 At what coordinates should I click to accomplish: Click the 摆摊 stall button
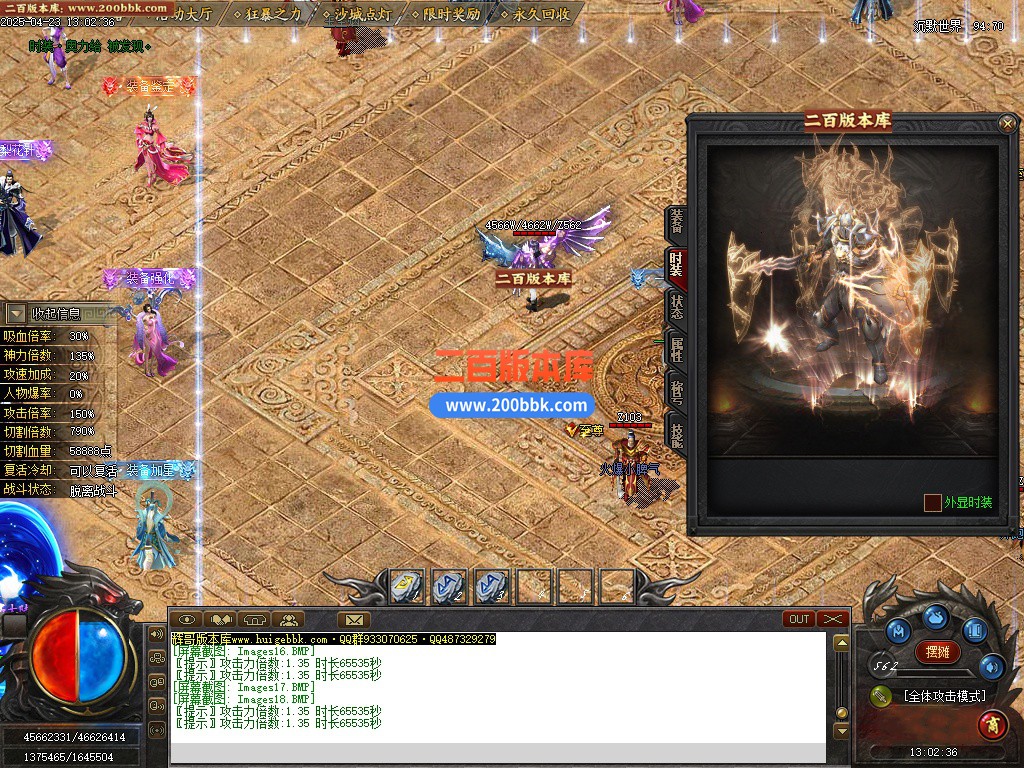pyautogui.click(x=938, y=652)
